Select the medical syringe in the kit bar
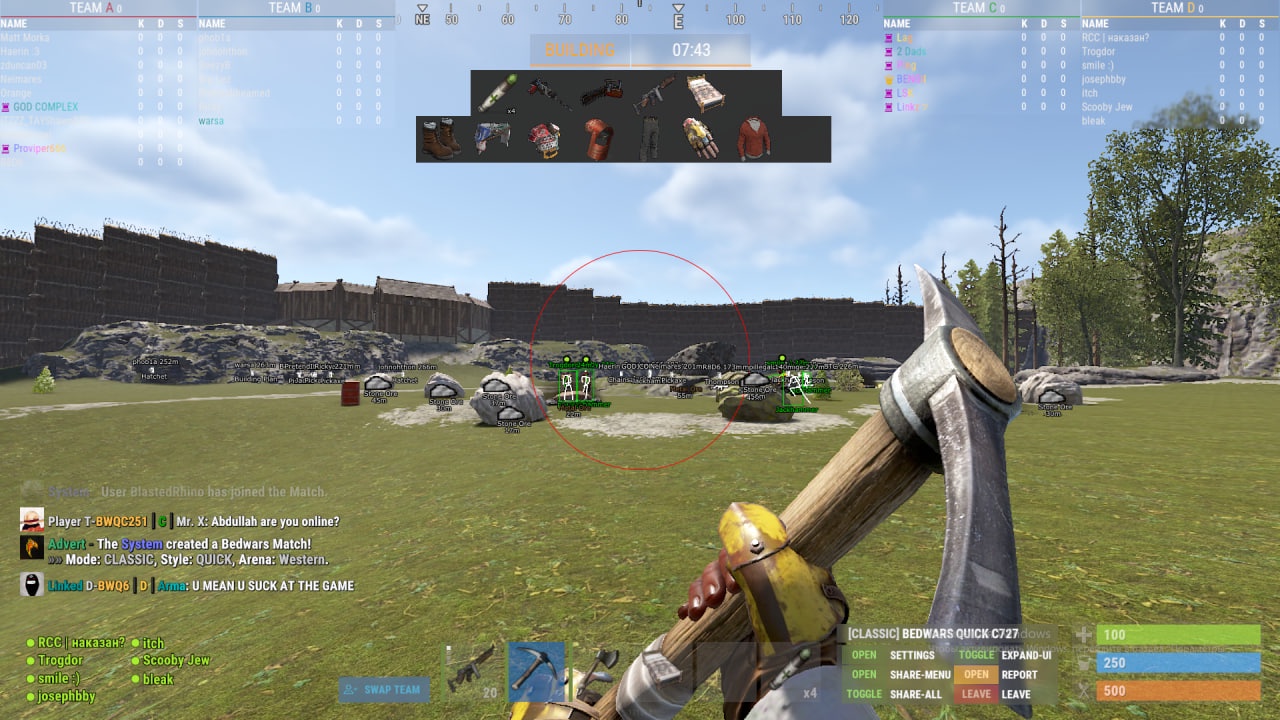Image resolution: width=1280 pixels, height=720 pixels. click(497, 92)
